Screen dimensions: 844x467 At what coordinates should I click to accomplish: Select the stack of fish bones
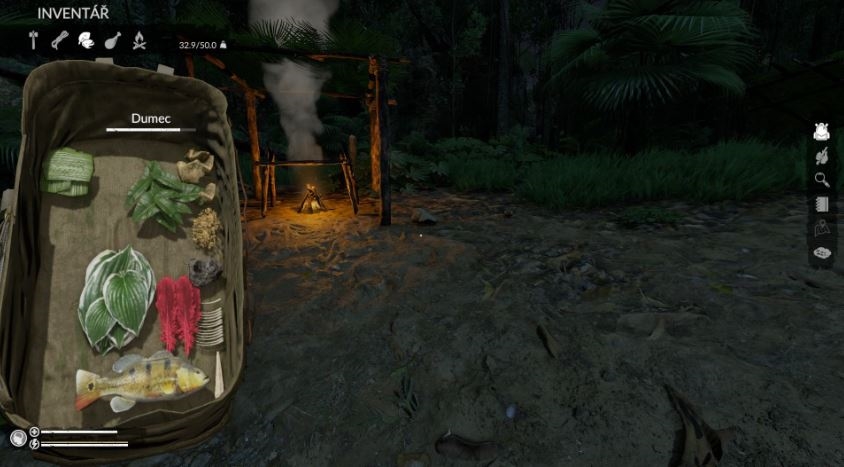click(211, 325)
